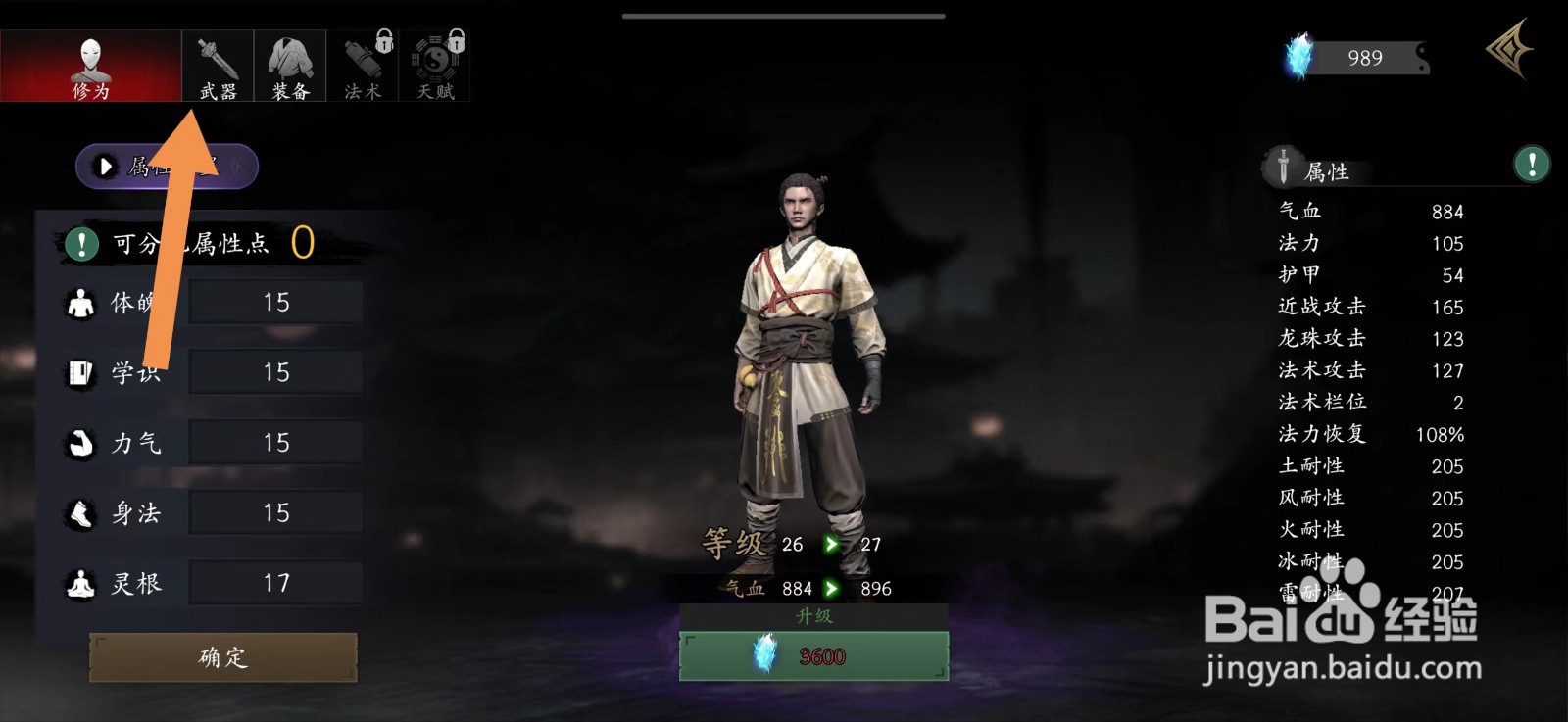Image resolution: width=1568 pixels, height=722 pixels.
Task: Click the game emblem in top-right corner
Action: pos(1509,51)
